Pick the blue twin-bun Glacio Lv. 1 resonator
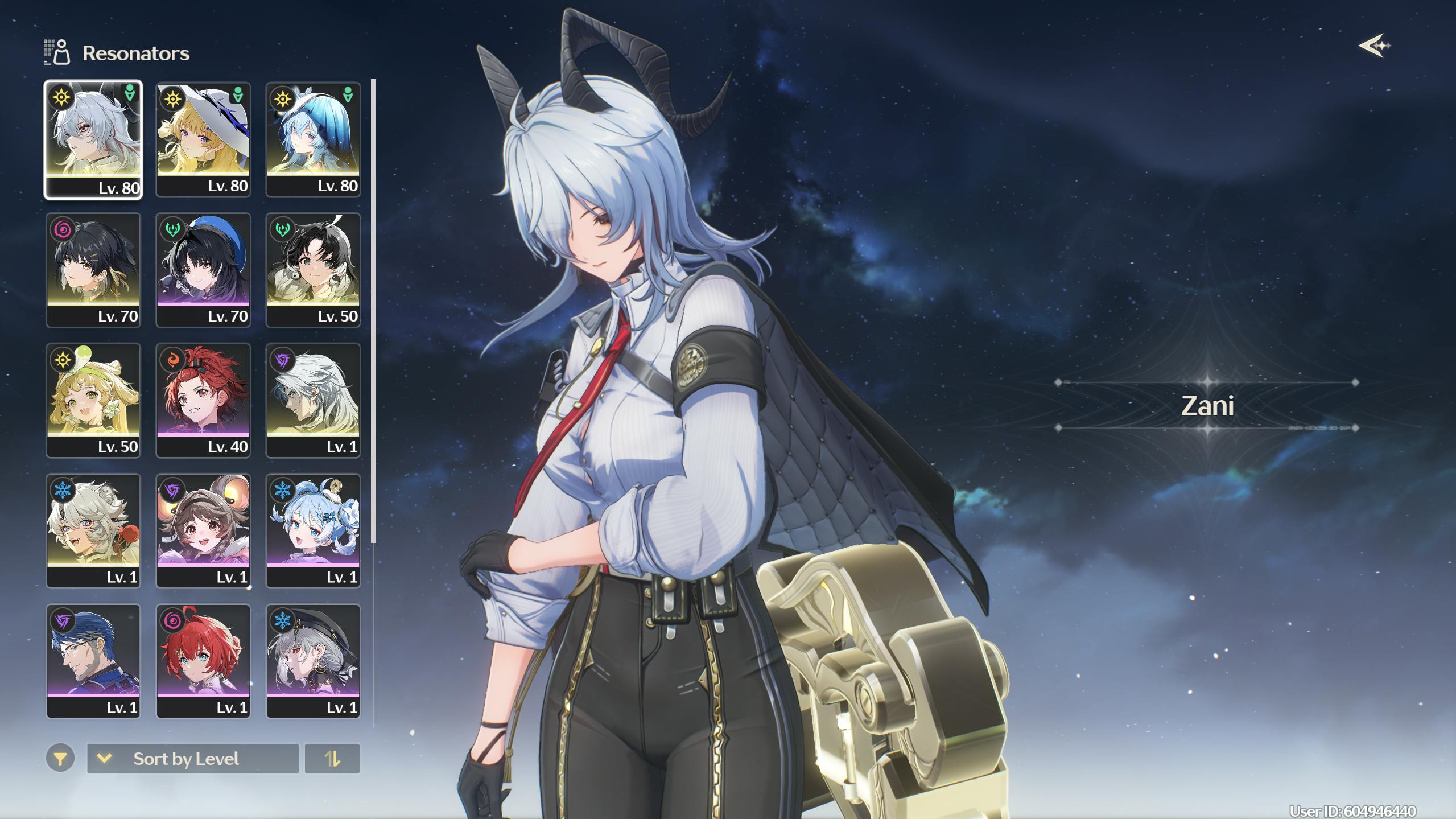 click(x=313, y=530)
